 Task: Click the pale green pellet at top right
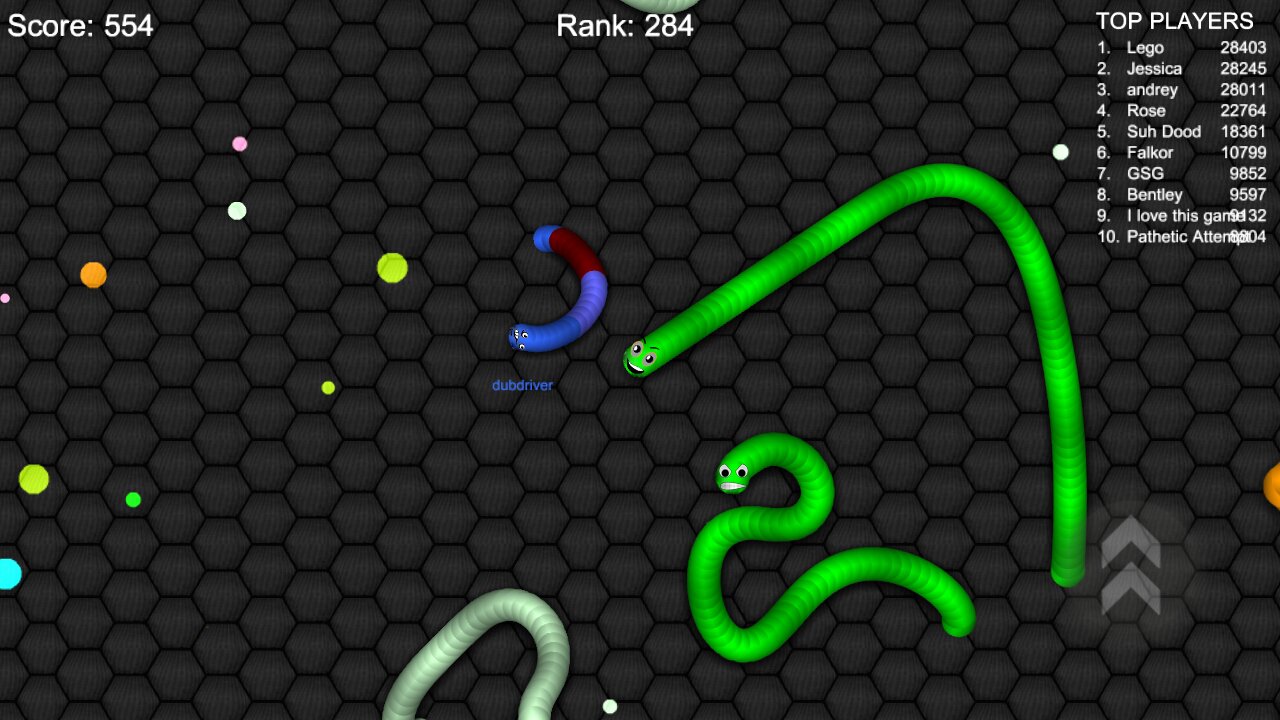click(1060, 152)
